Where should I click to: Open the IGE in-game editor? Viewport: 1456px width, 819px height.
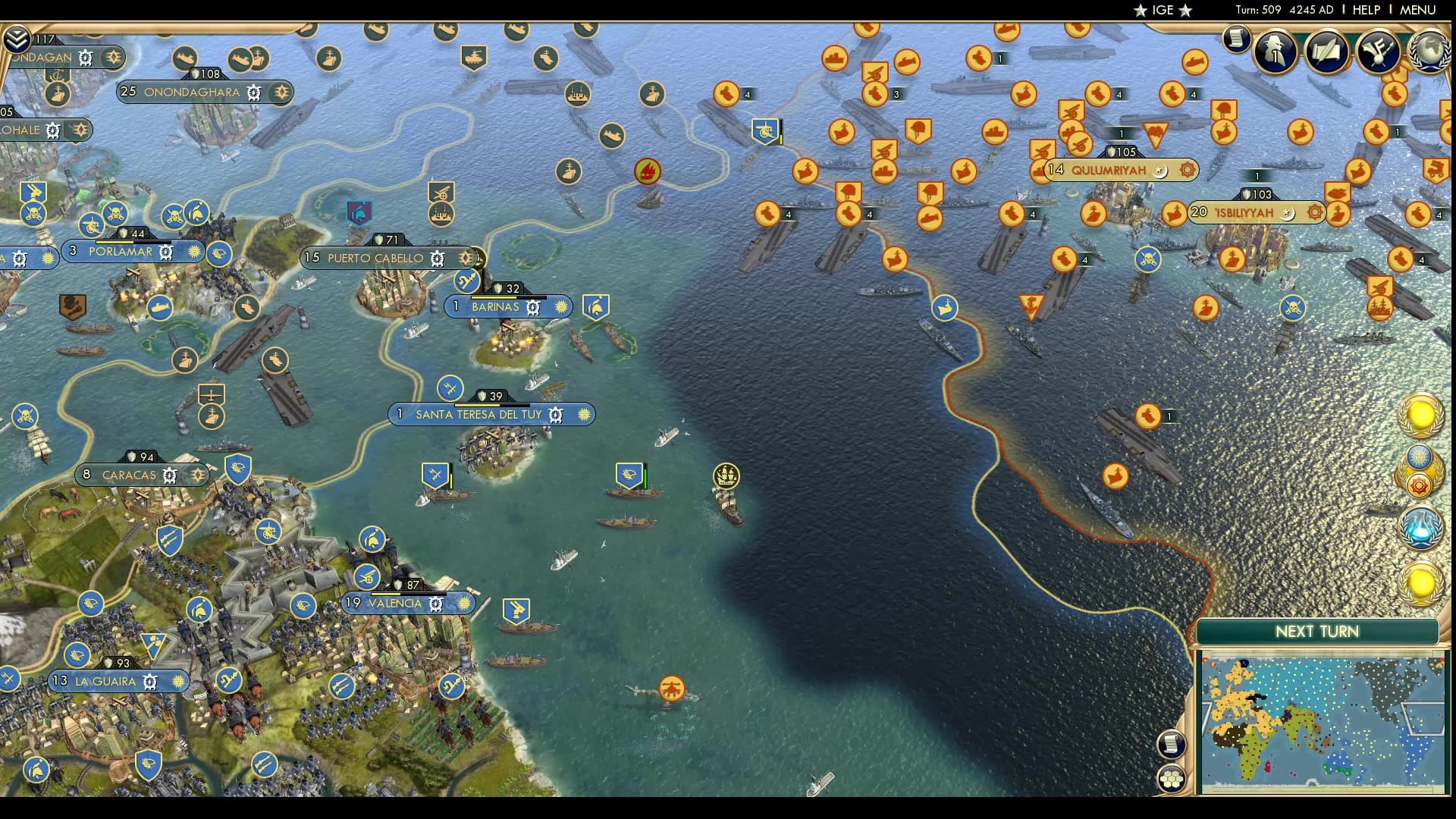pos(1163,10)
